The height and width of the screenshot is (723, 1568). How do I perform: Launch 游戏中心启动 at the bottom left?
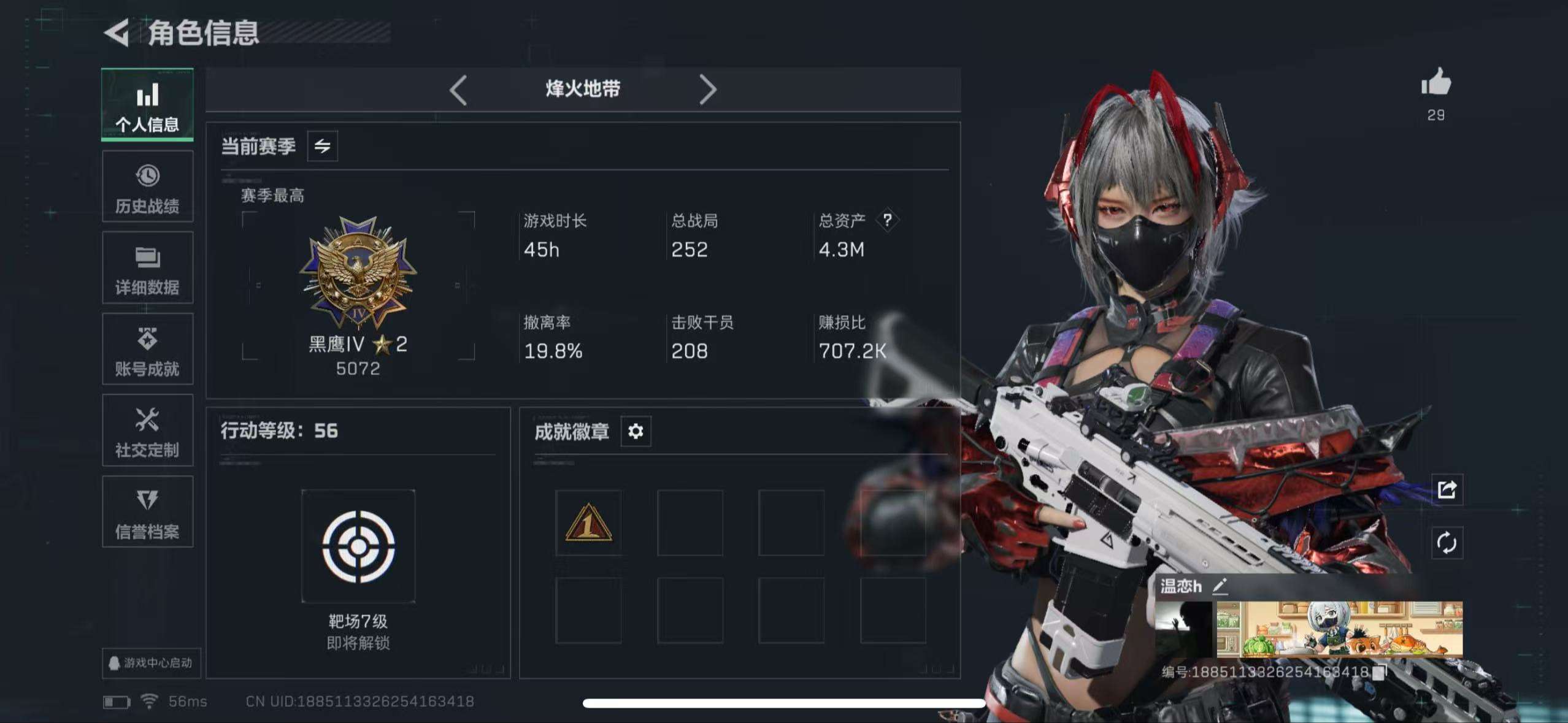150,664
